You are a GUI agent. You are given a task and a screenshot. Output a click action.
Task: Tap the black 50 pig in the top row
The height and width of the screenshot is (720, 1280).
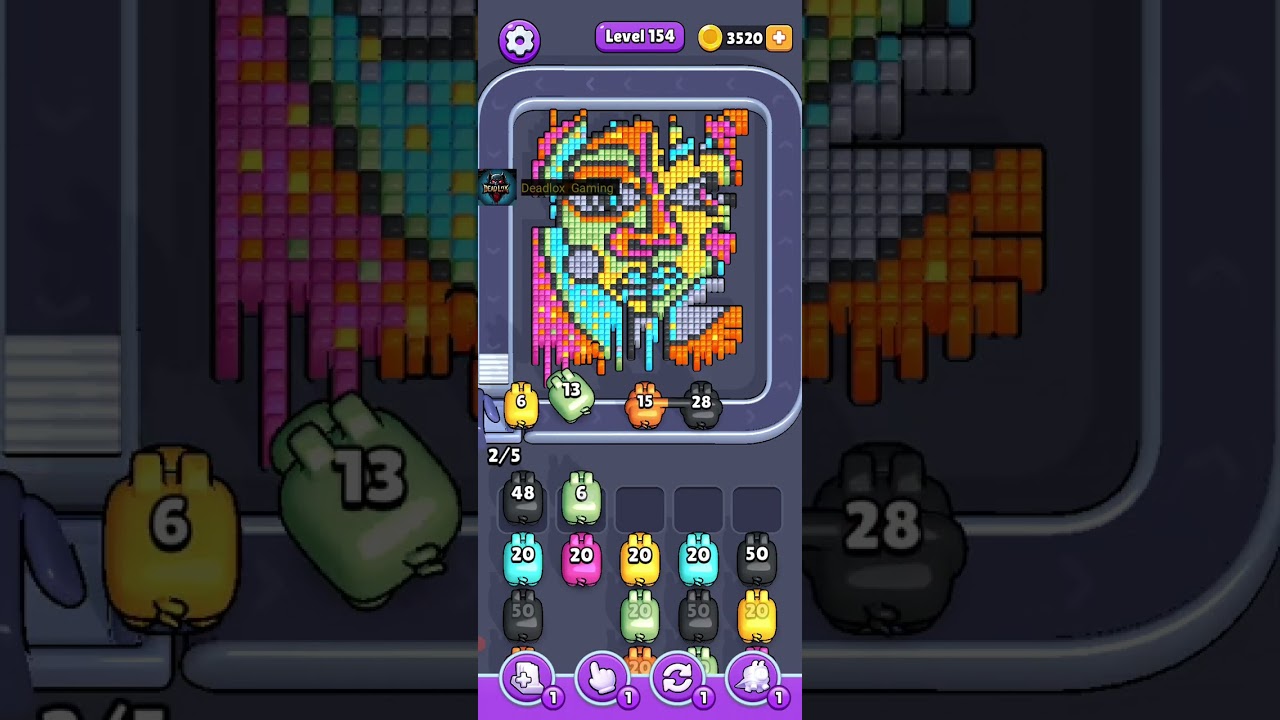pyautogui.click(x=757, y=559)
